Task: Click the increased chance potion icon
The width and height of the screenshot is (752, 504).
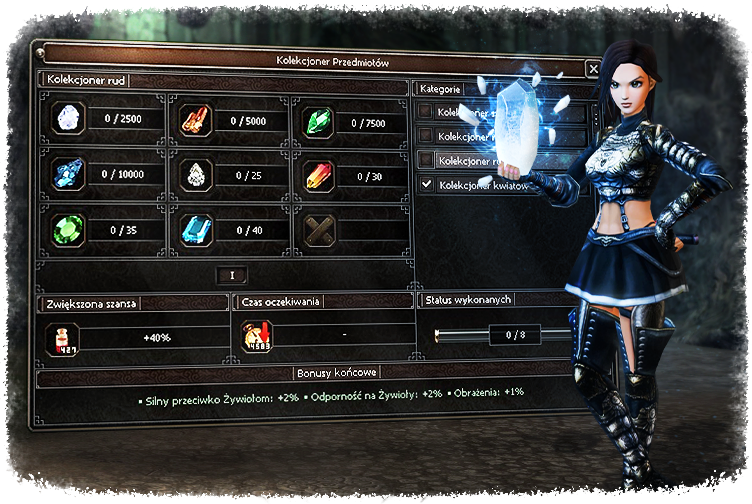Action: click(62, 338)
